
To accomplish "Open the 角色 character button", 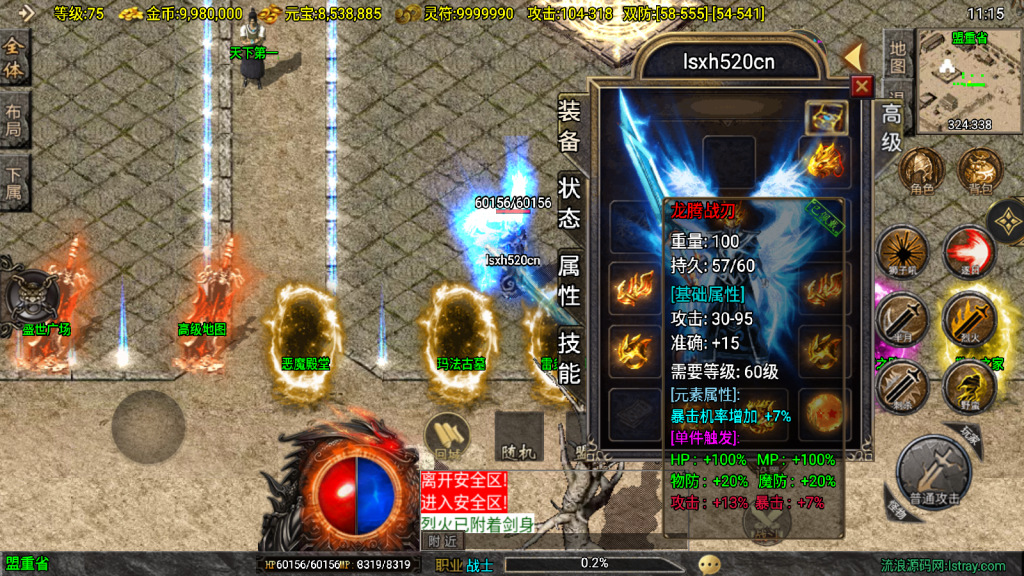I will pyautogui.click(x=921, y=172).
